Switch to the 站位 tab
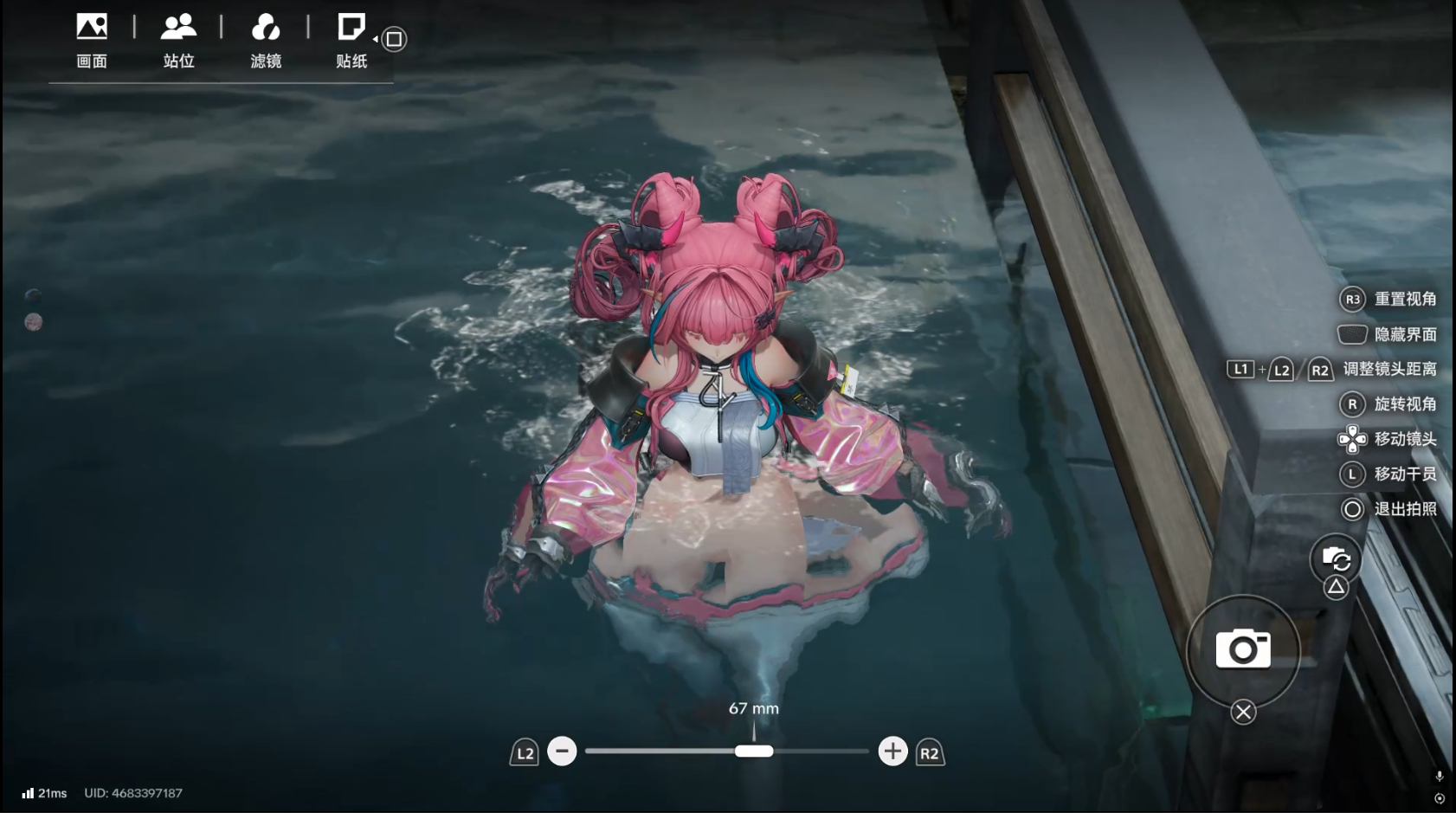Screen dimensions: 1456x813 [178, 41]
